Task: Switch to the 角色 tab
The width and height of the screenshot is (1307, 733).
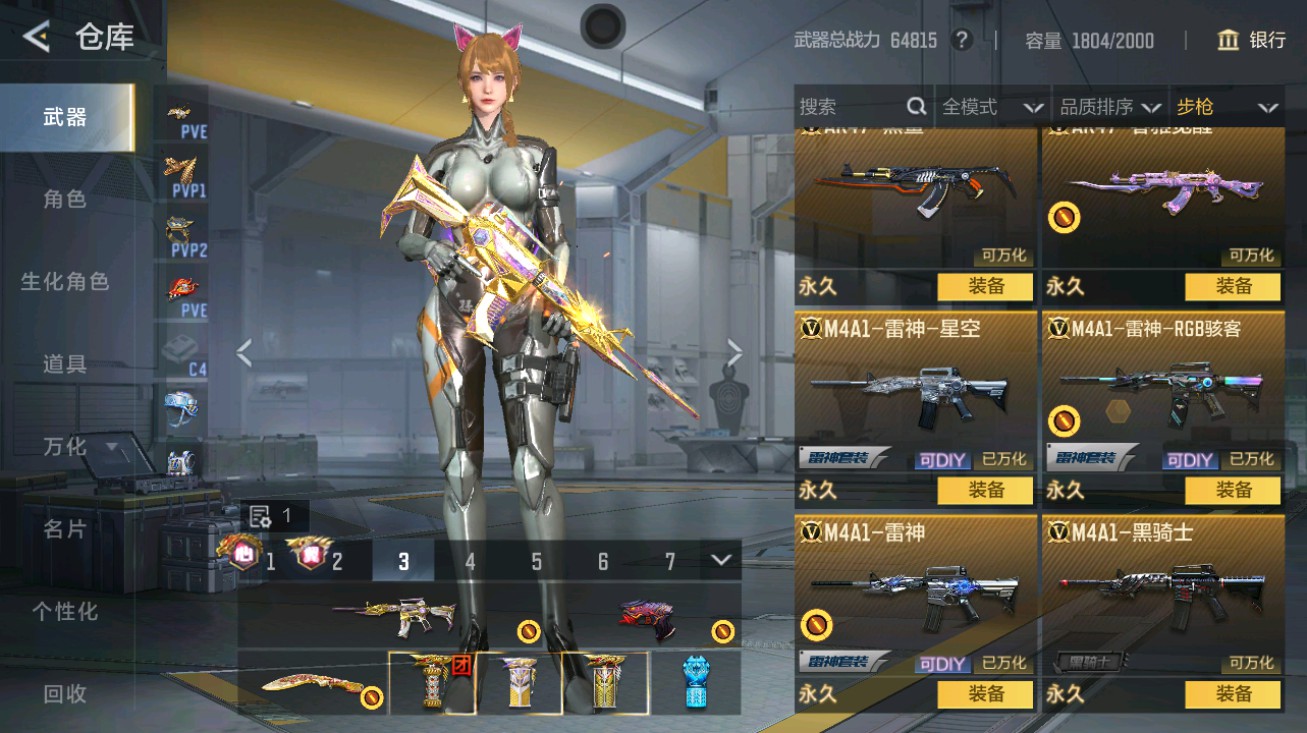Action: tap(65, 199)
